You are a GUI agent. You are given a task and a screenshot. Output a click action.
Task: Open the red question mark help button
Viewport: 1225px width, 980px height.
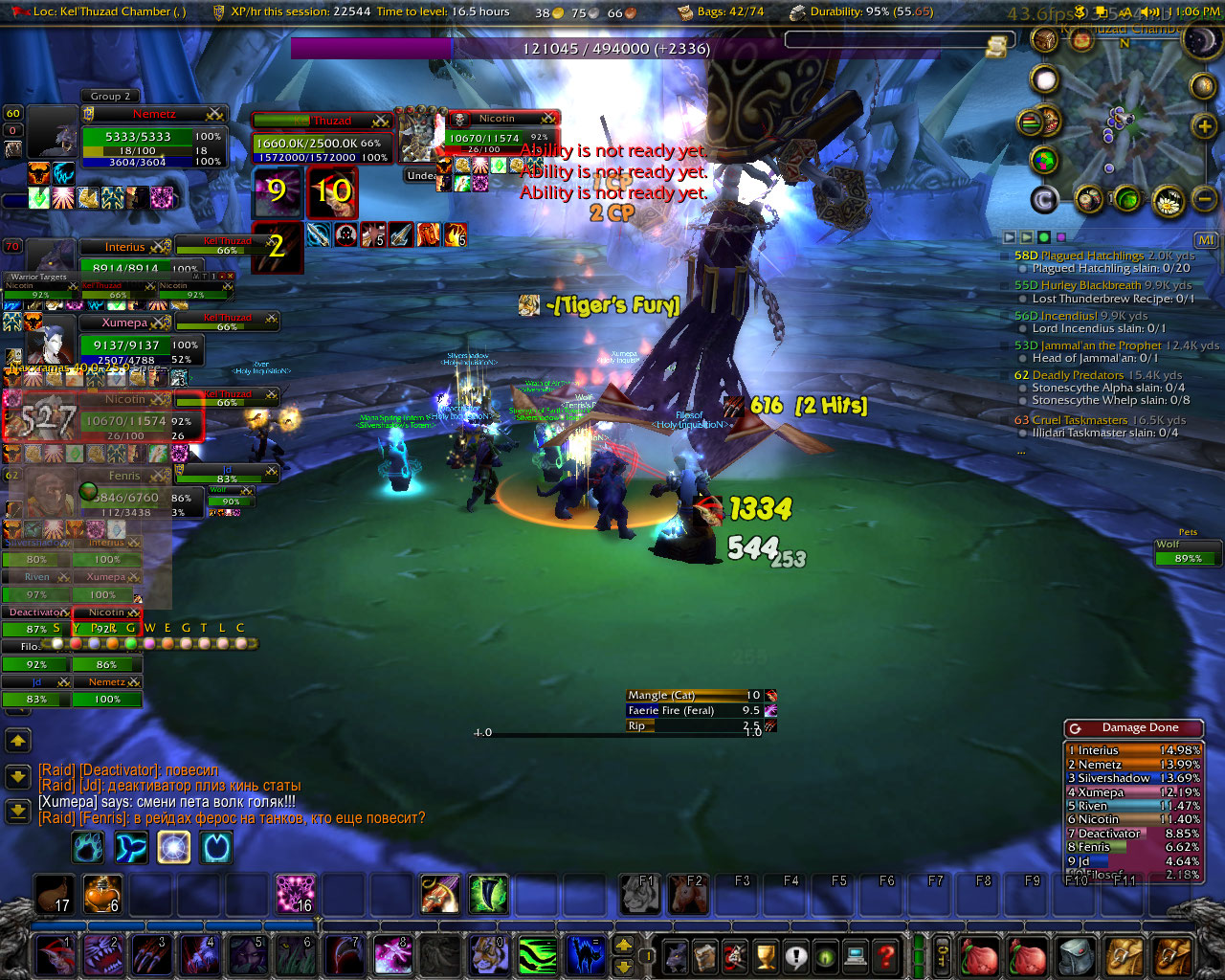click(887, 955)
